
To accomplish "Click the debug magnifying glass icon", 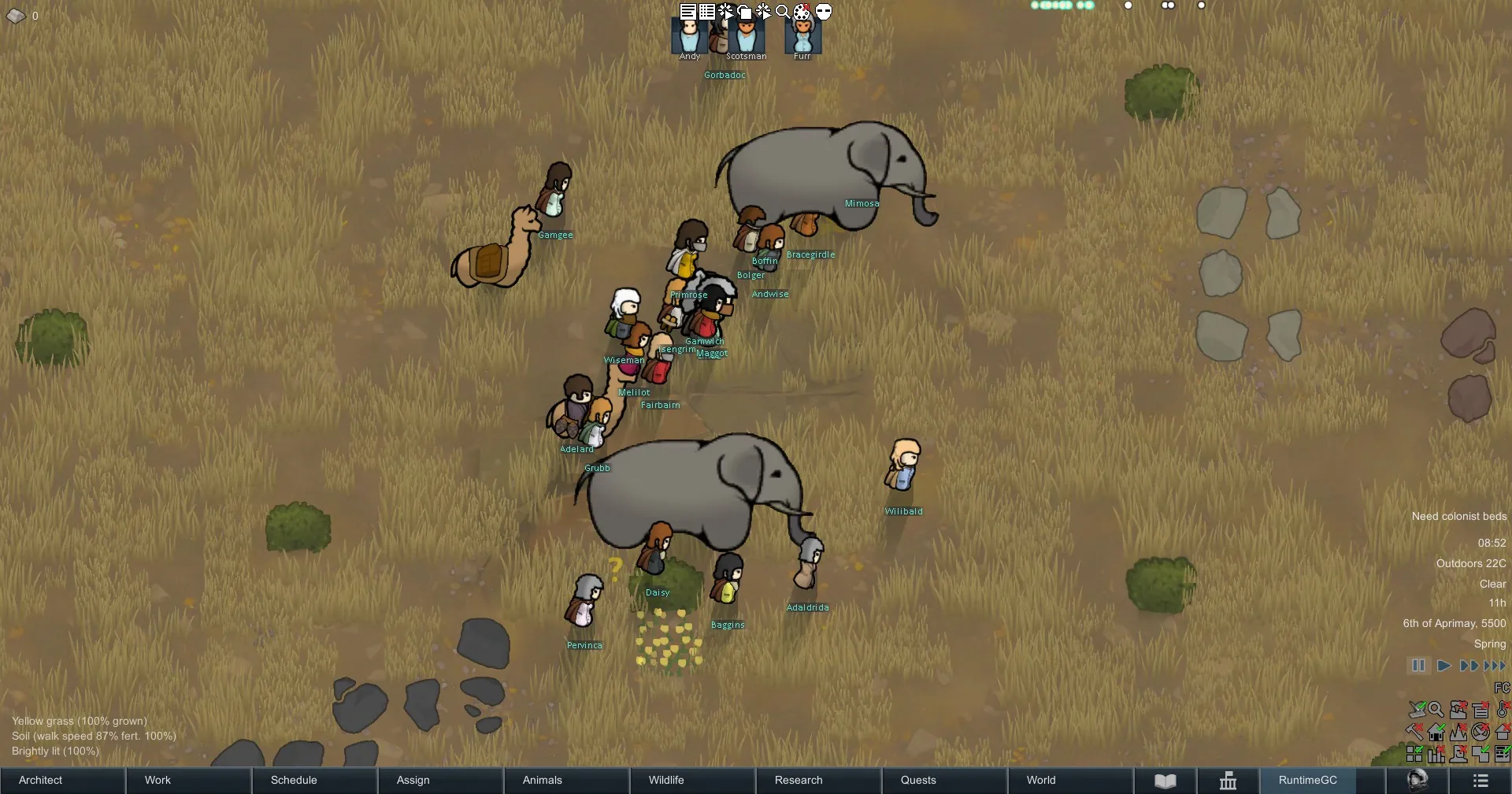I will point(783,12).
